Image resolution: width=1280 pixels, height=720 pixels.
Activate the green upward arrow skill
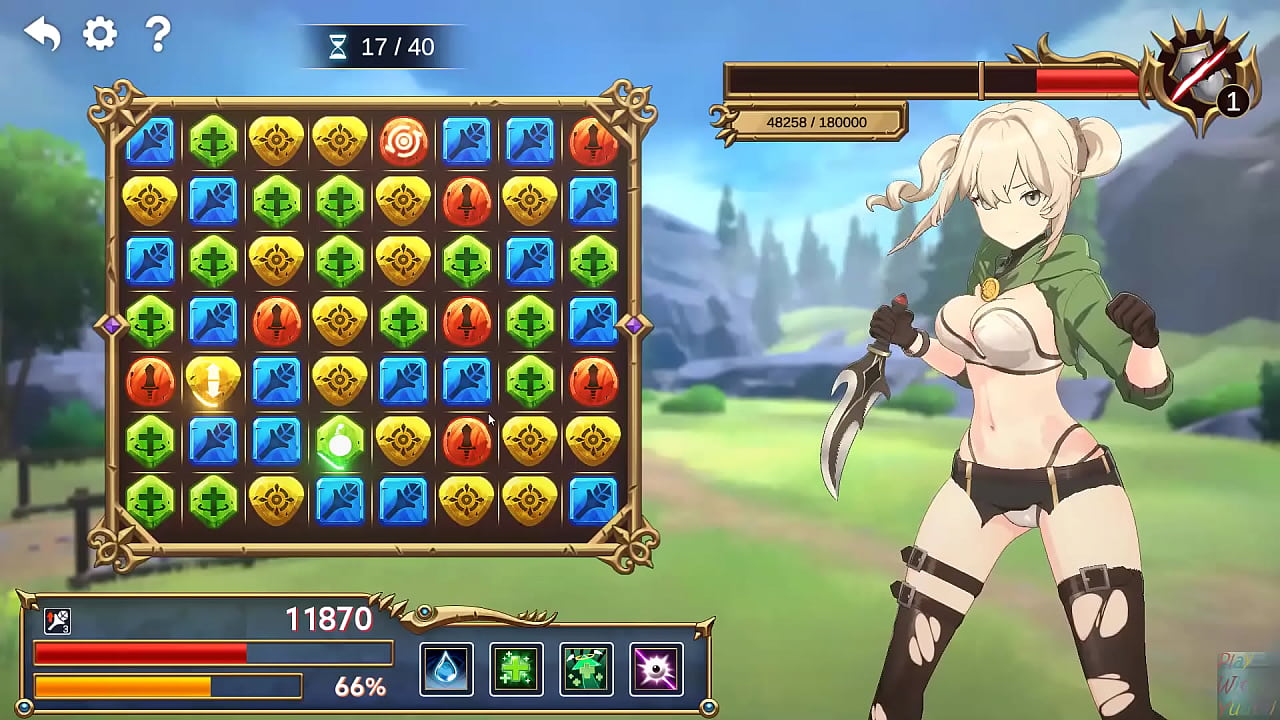[586, 669]
